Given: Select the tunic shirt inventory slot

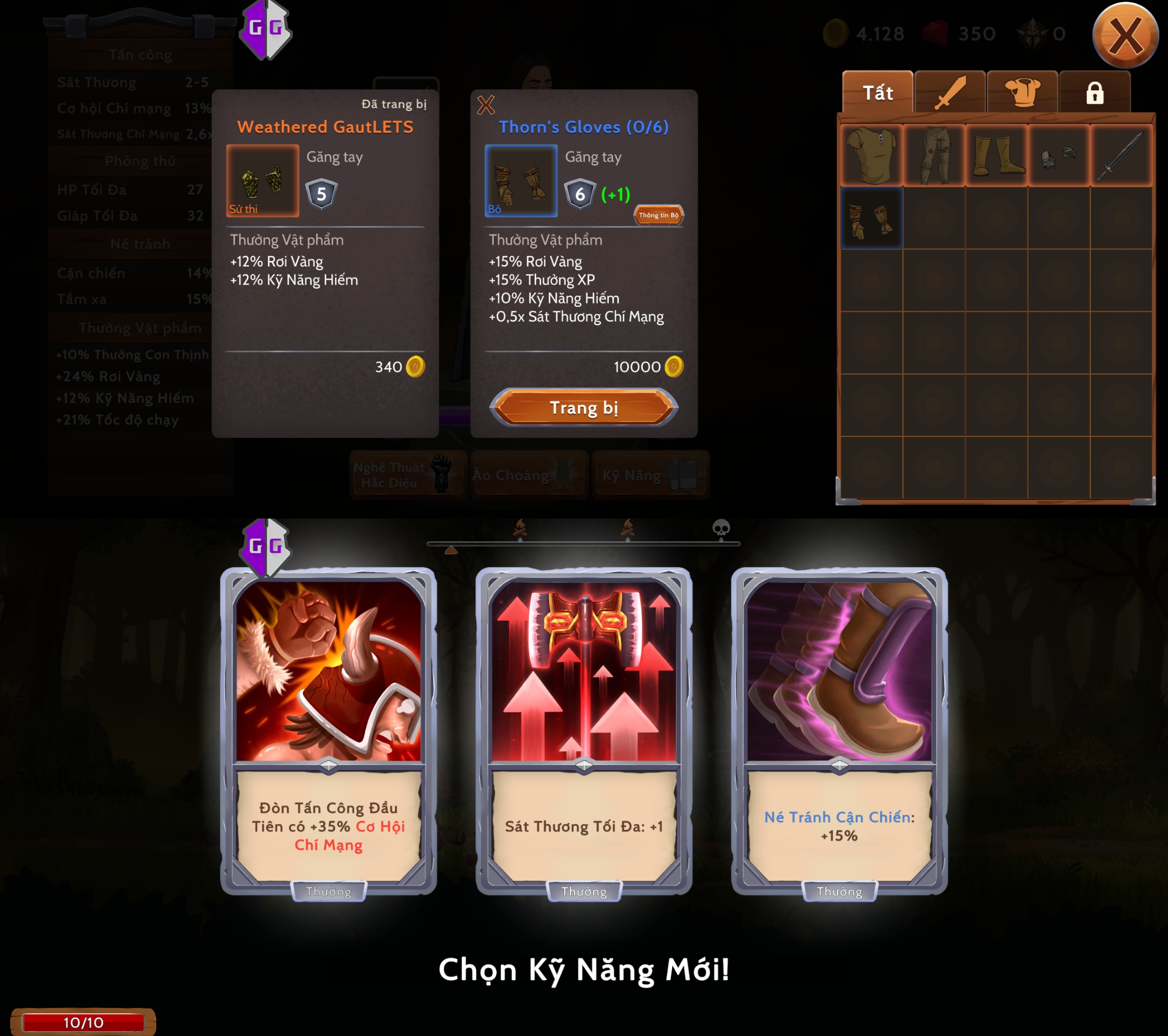Looking at the screenshot, I should [x=872, y=155].
